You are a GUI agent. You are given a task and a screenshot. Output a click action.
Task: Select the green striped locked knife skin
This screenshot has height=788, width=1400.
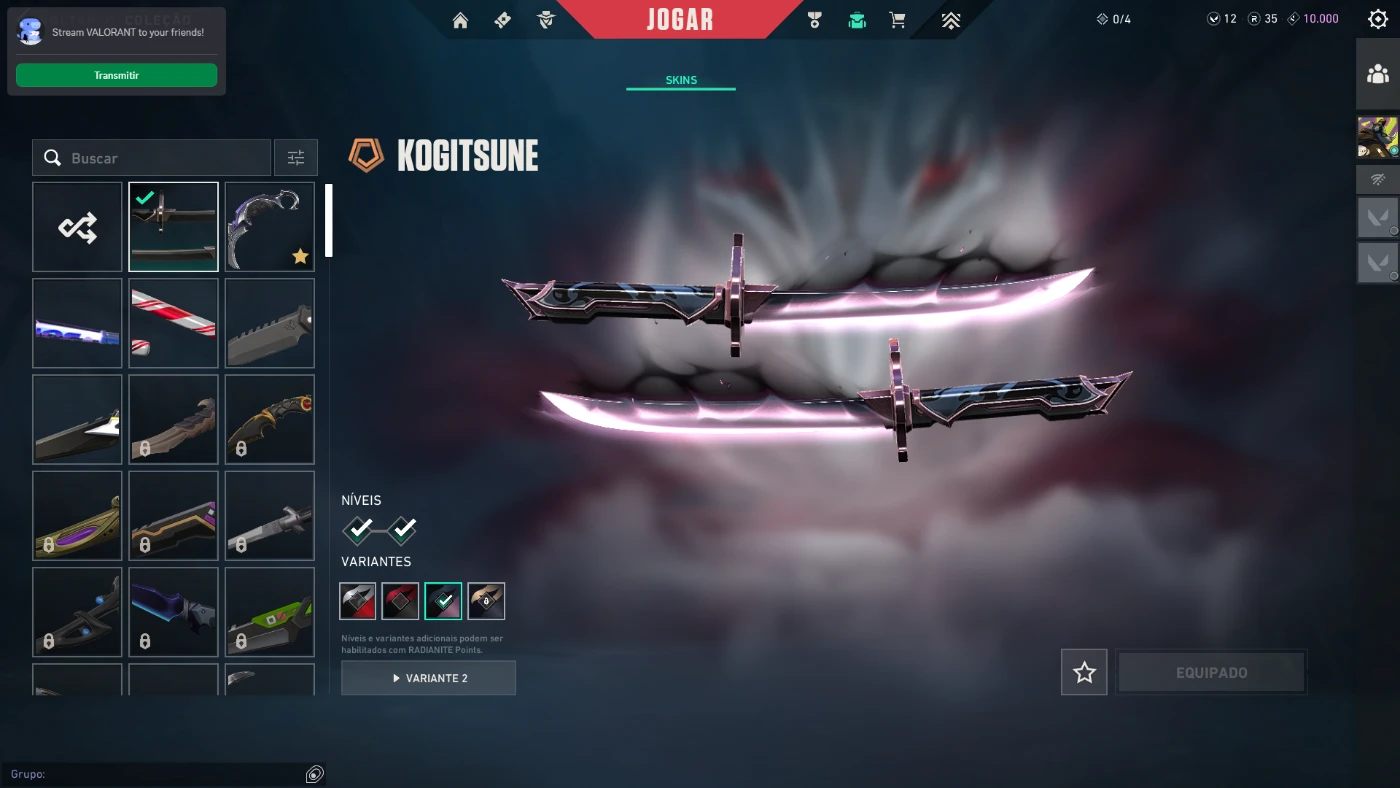tap(269, 612)
